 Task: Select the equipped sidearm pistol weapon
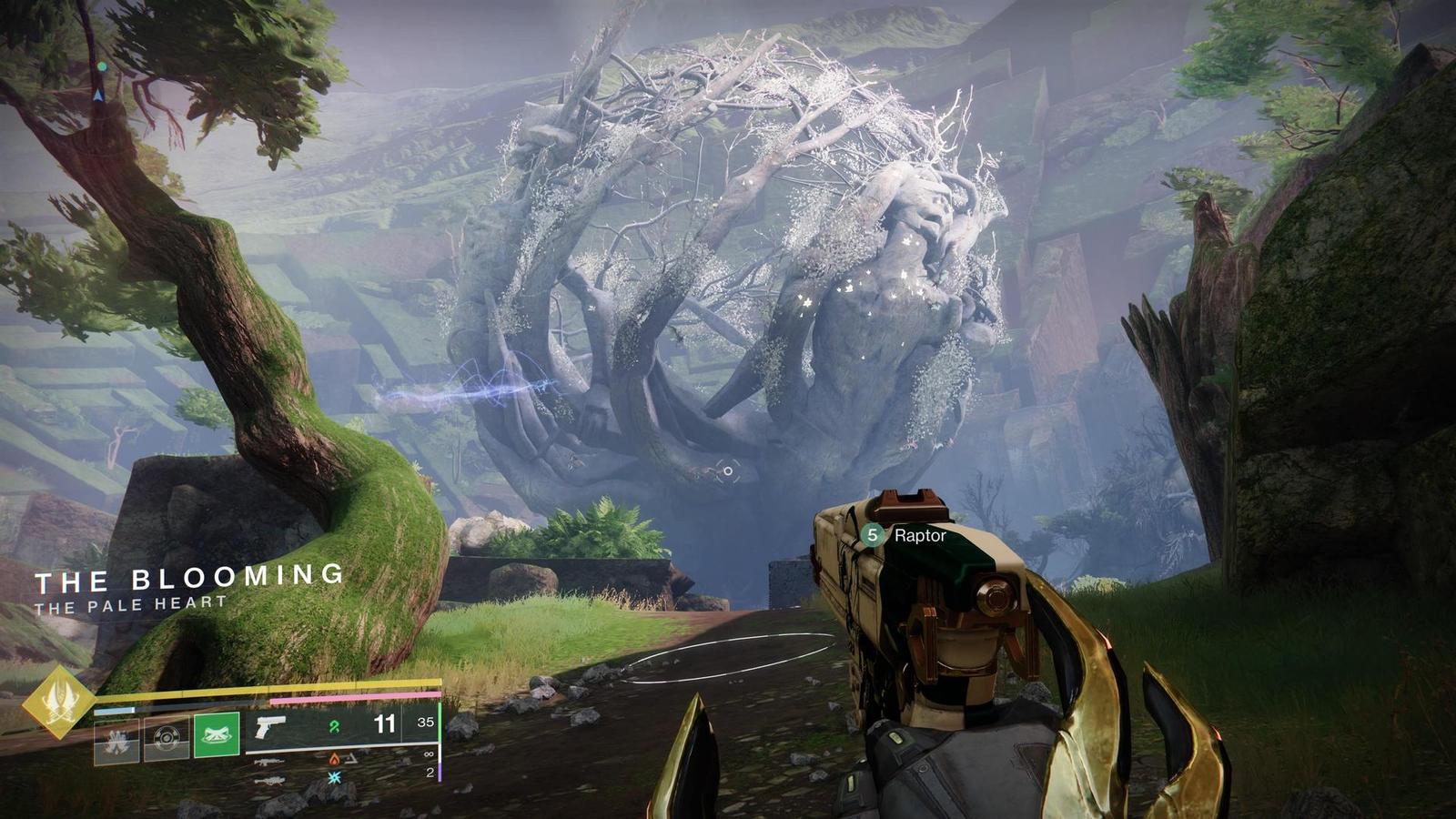pos(270,726)
